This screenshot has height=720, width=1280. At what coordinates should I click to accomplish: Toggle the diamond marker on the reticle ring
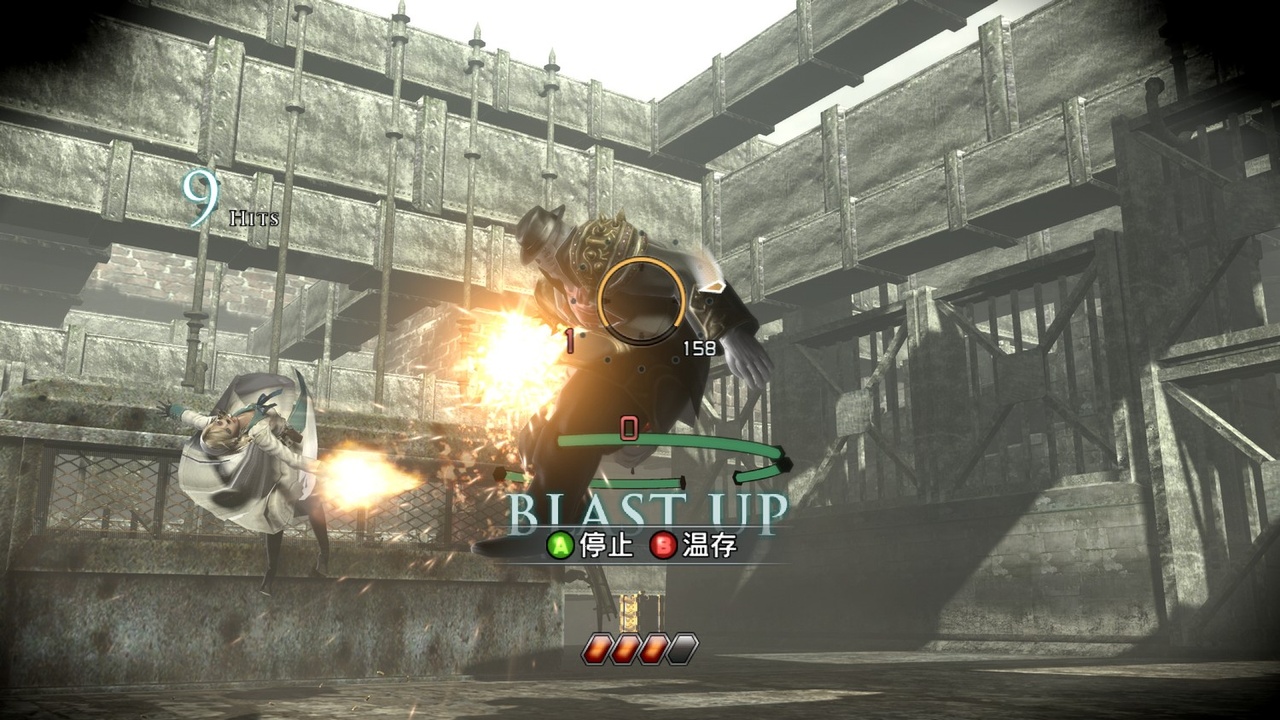[714, 288]
